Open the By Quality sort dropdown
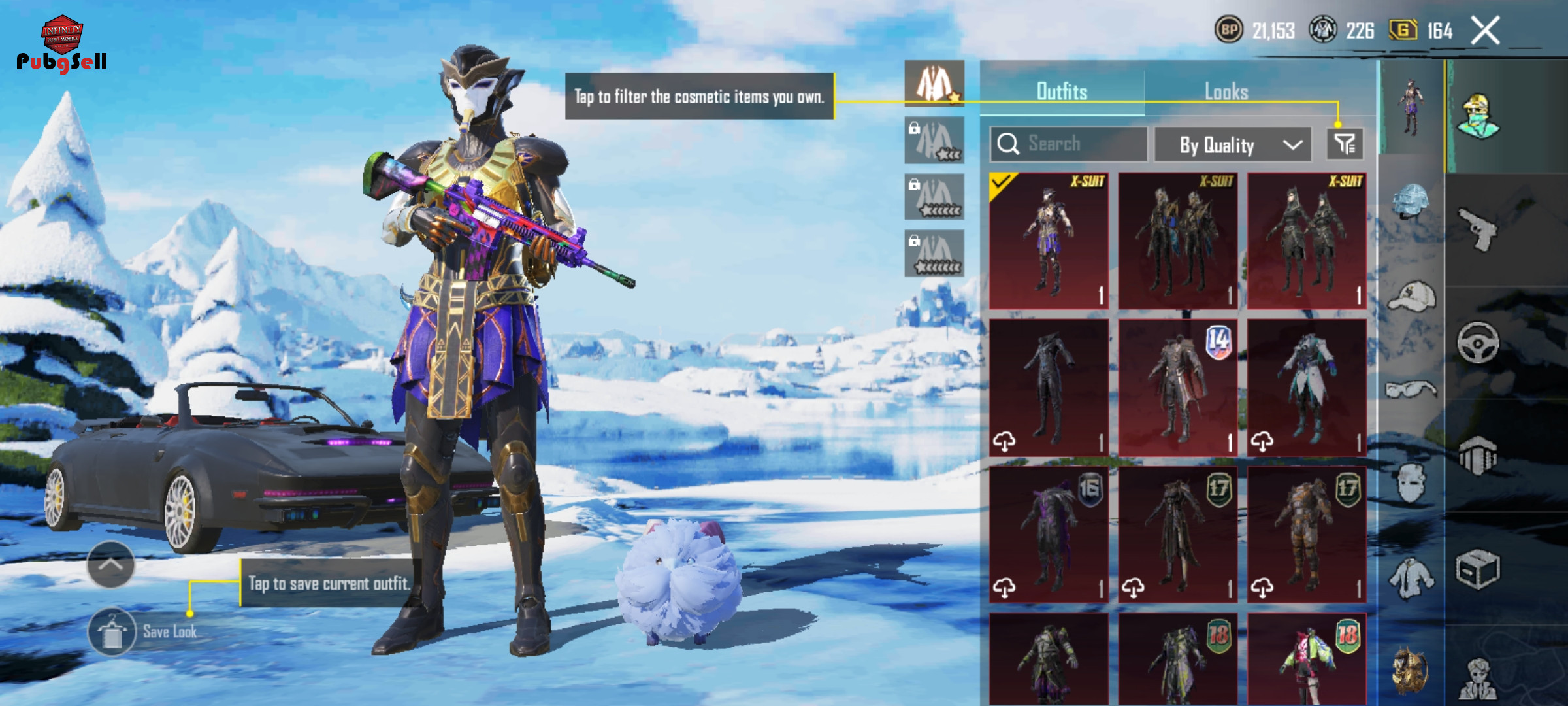This screenshot has height=706, width=1568. (1233, 144)
